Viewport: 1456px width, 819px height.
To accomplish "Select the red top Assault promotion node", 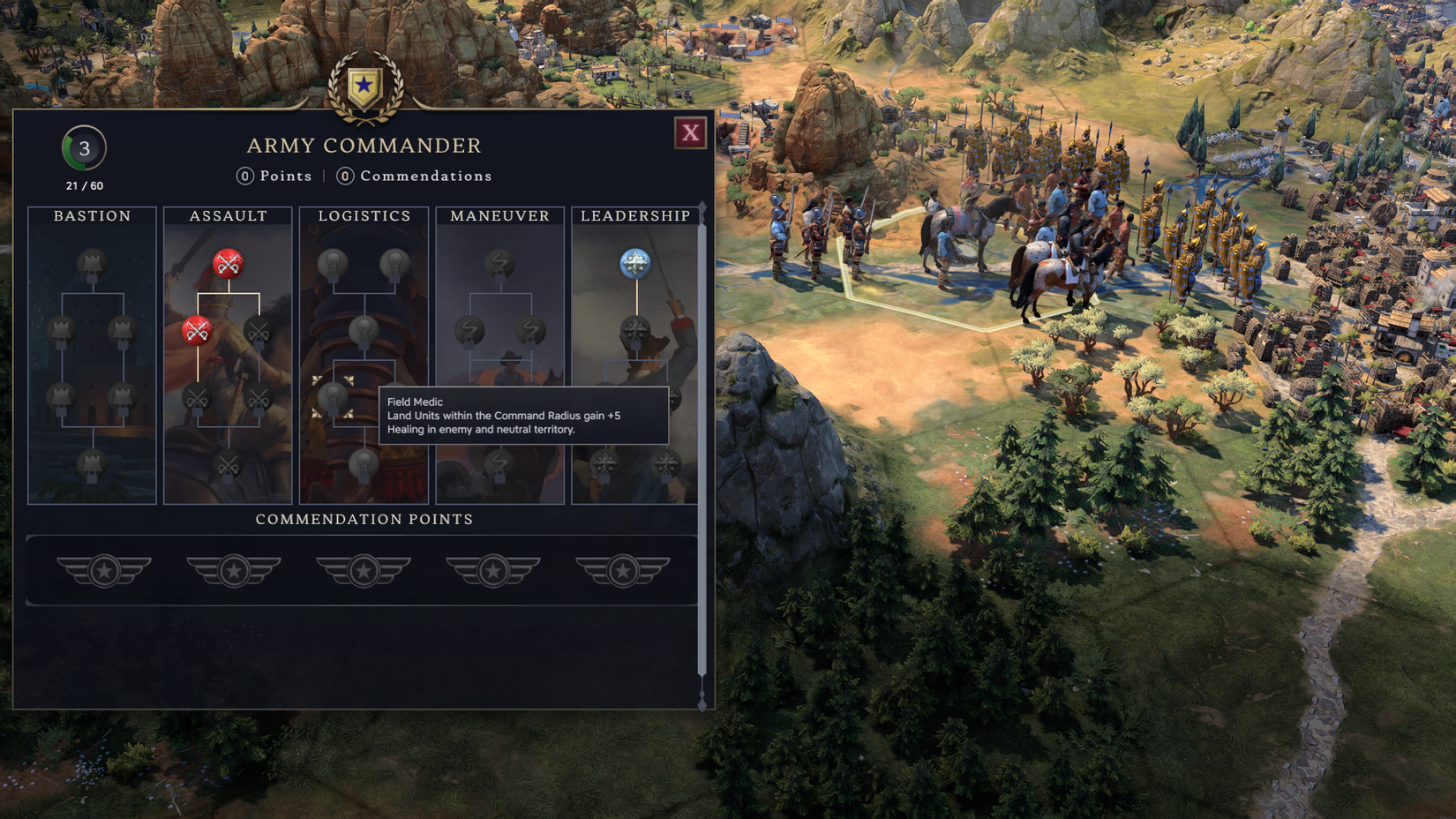I will [228, 262].
